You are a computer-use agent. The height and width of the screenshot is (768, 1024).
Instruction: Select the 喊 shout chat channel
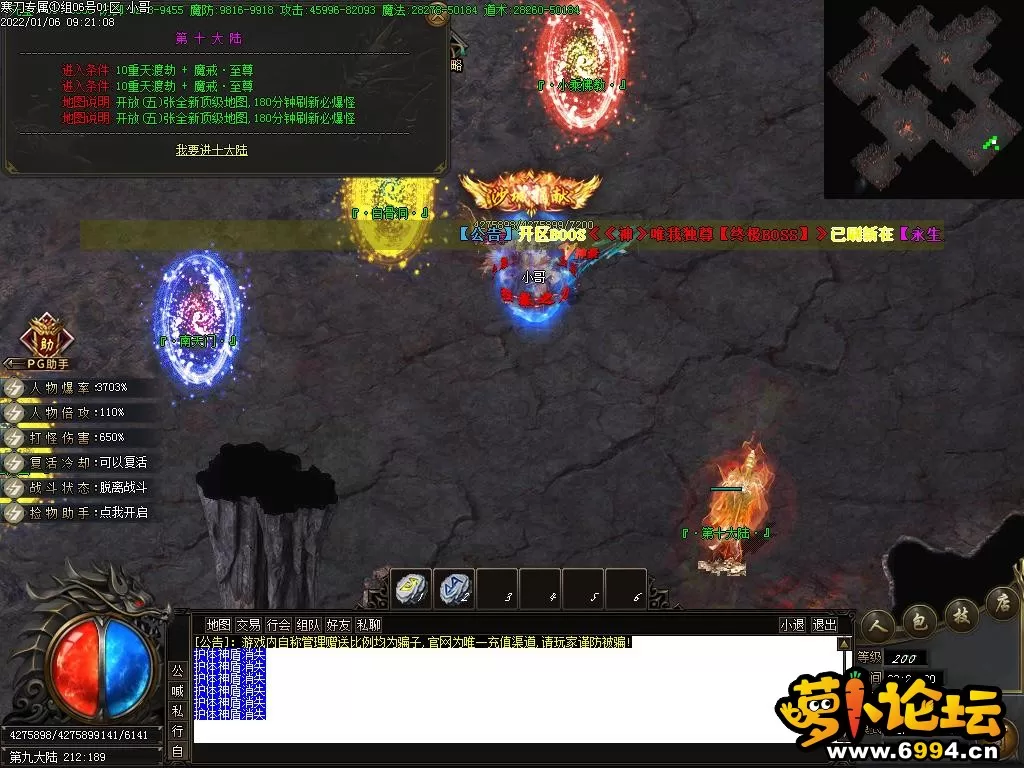(176, 688)
